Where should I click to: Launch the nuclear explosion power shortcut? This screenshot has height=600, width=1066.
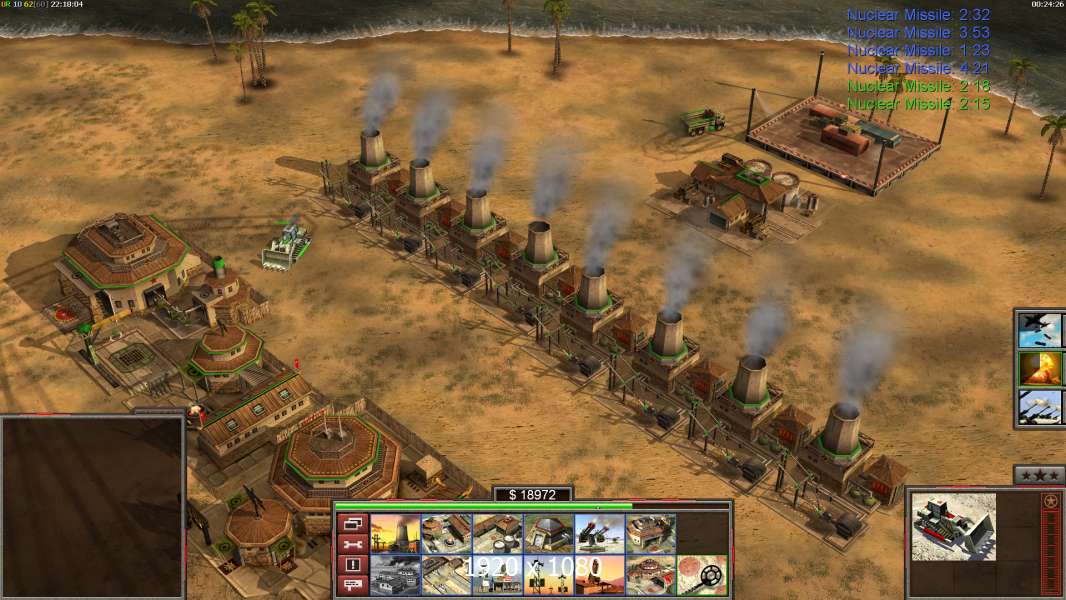point(1039,368)
